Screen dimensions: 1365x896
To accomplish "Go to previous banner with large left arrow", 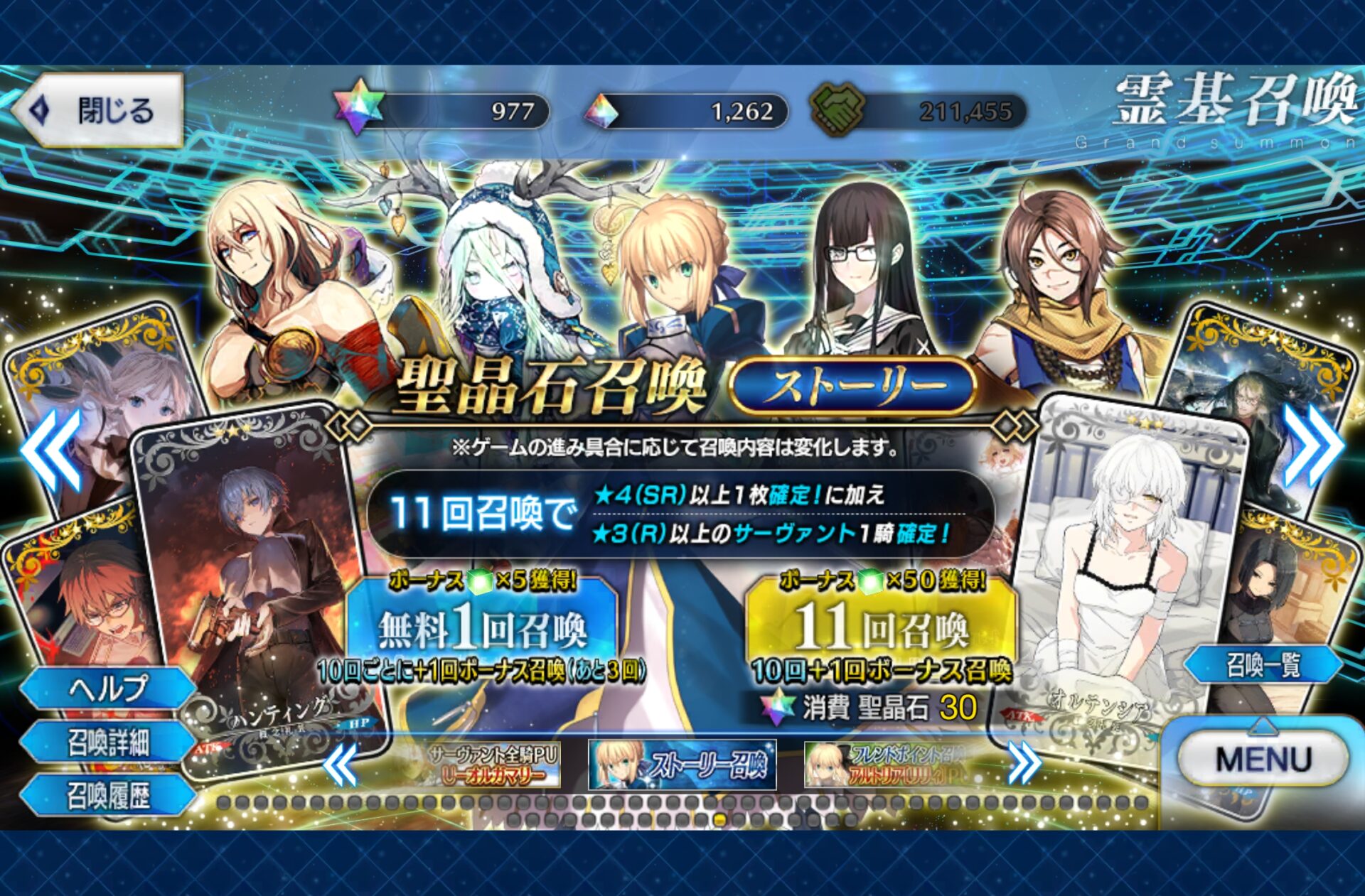I will coord(51,450).
